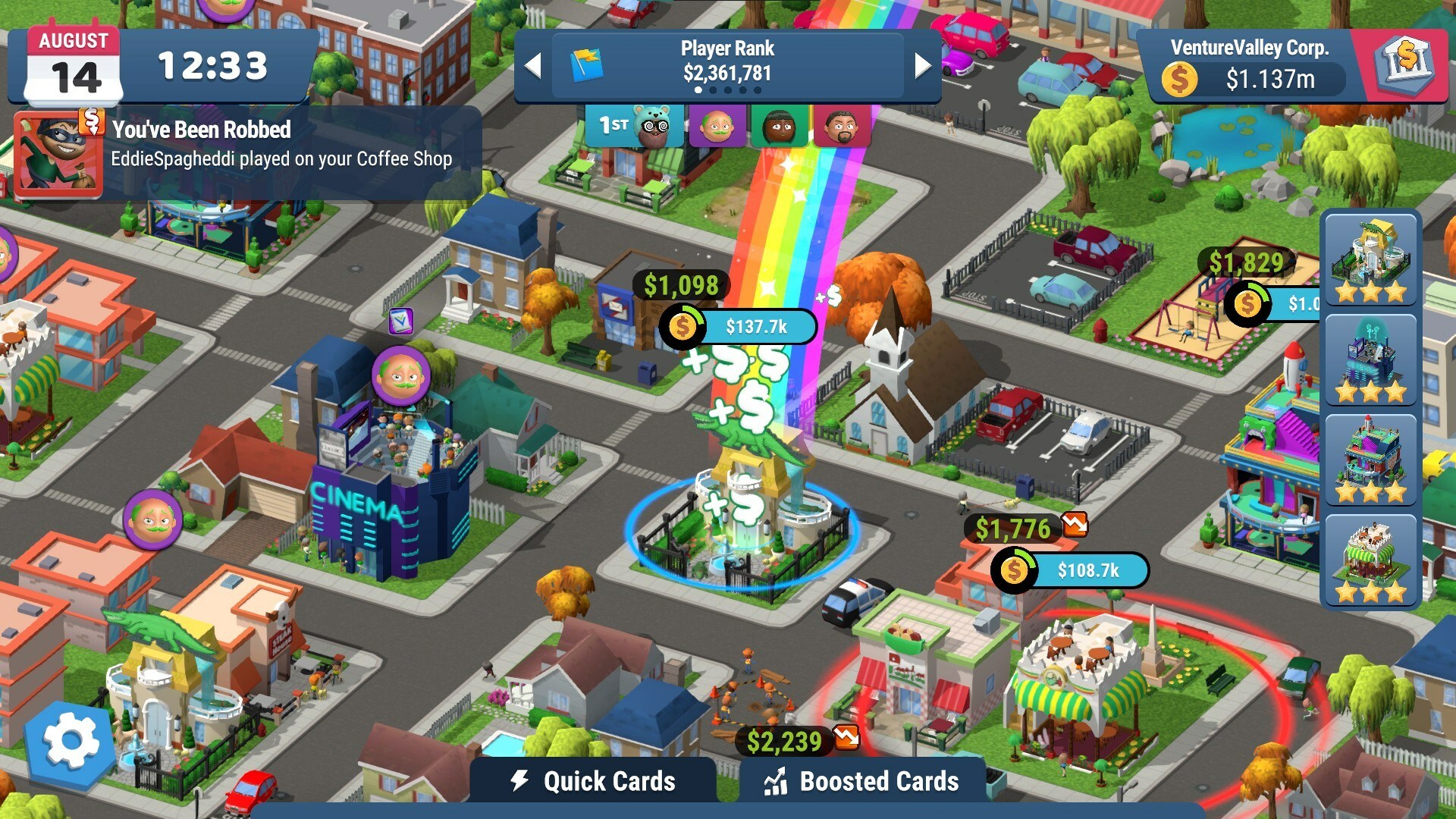Select the dark-haired player avatar in ranking row
Image resolution: width=1456 pixels, height=819 pixels.
click(779, 127)
